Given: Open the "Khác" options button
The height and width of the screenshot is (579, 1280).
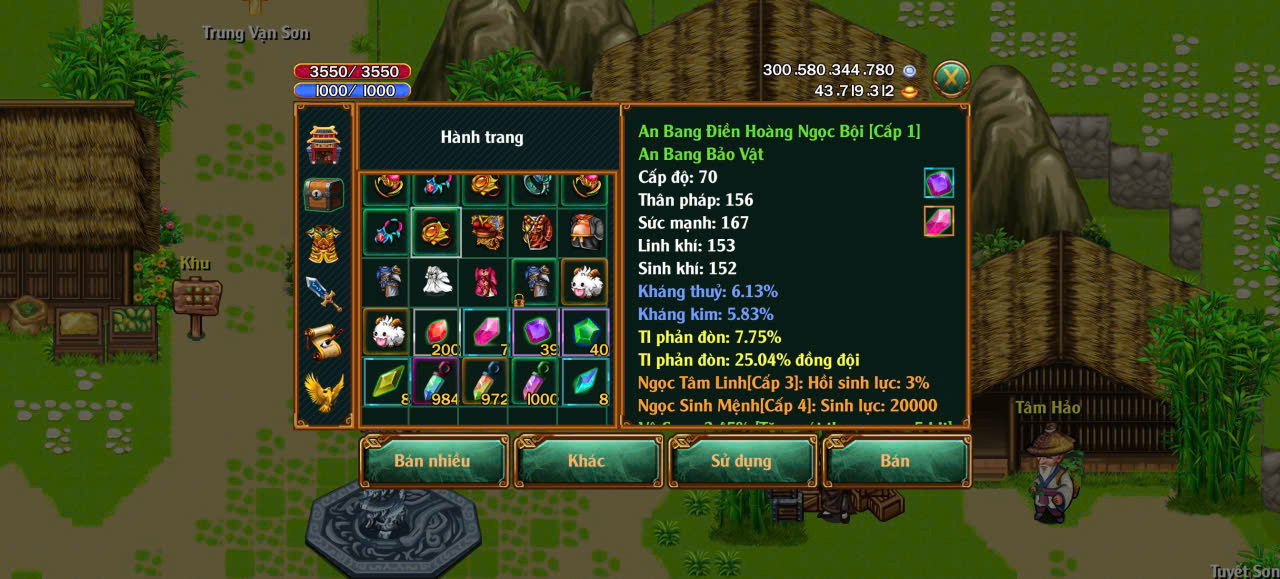Looking at the screenshot, I should (x=587, y=461).
